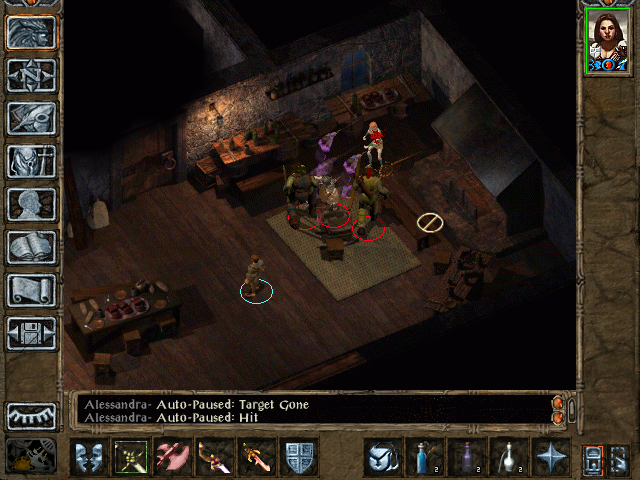This screenshot has width=640, height=480.
Task: Click the shield guard button
Action: pos(298,457)
